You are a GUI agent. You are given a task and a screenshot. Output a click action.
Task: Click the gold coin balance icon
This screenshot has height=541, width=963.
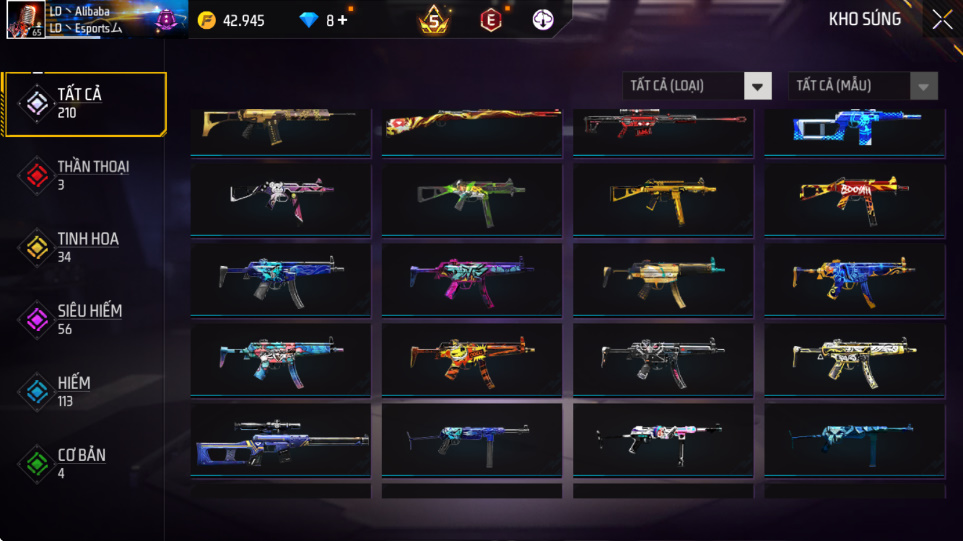pyautogui.click(x=206, y=20)
